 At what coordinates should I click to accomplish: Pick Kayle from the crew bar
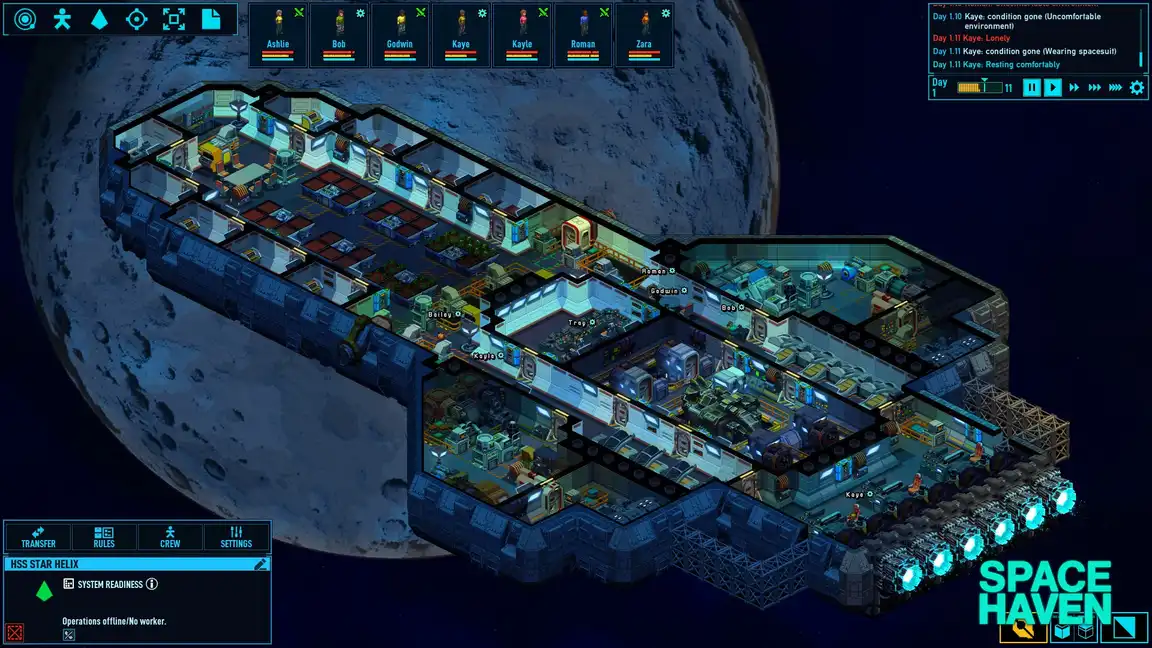click(x=522, y=34)
